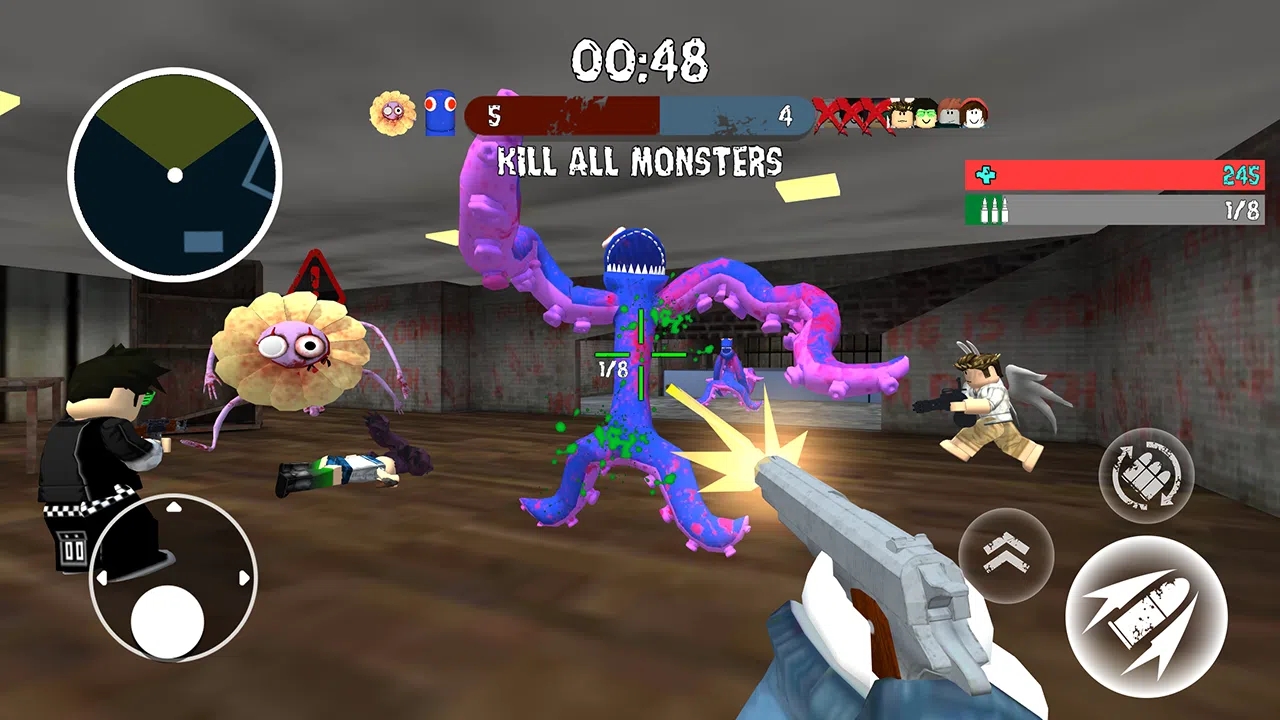Select the flower monster team icon
Screen dimensions: 1280x720
[x=392, y=113]
